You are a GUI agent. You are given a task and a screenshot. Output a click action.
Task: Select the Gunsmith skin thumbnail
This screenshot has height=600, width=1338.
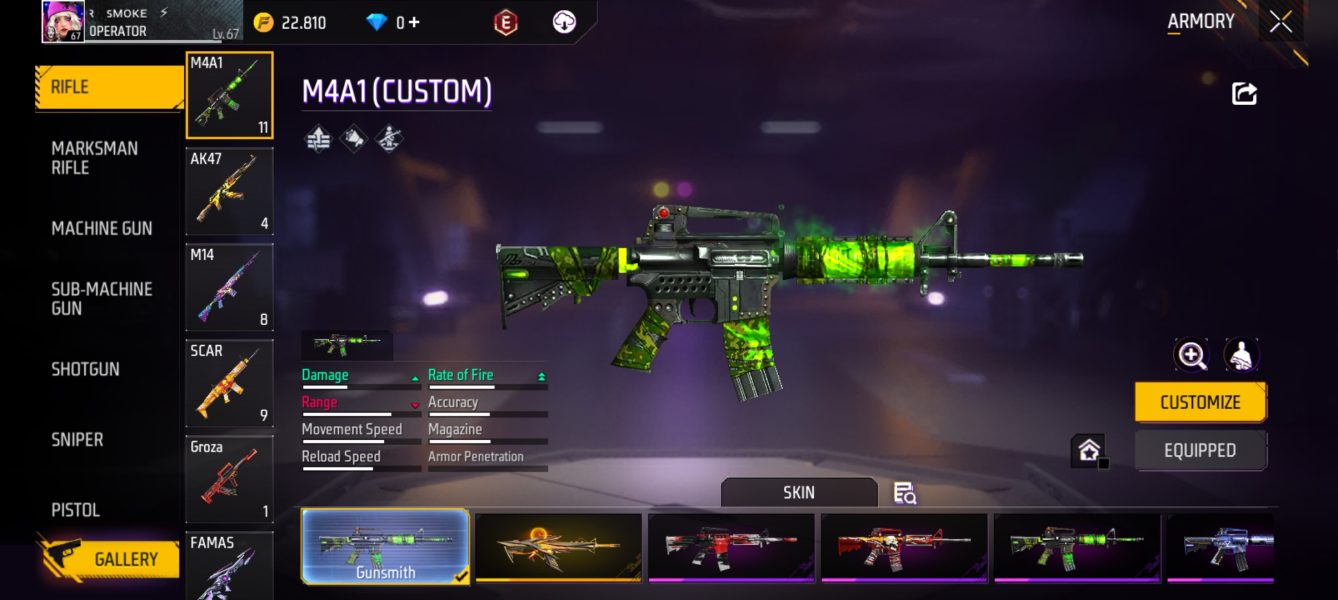385,546
